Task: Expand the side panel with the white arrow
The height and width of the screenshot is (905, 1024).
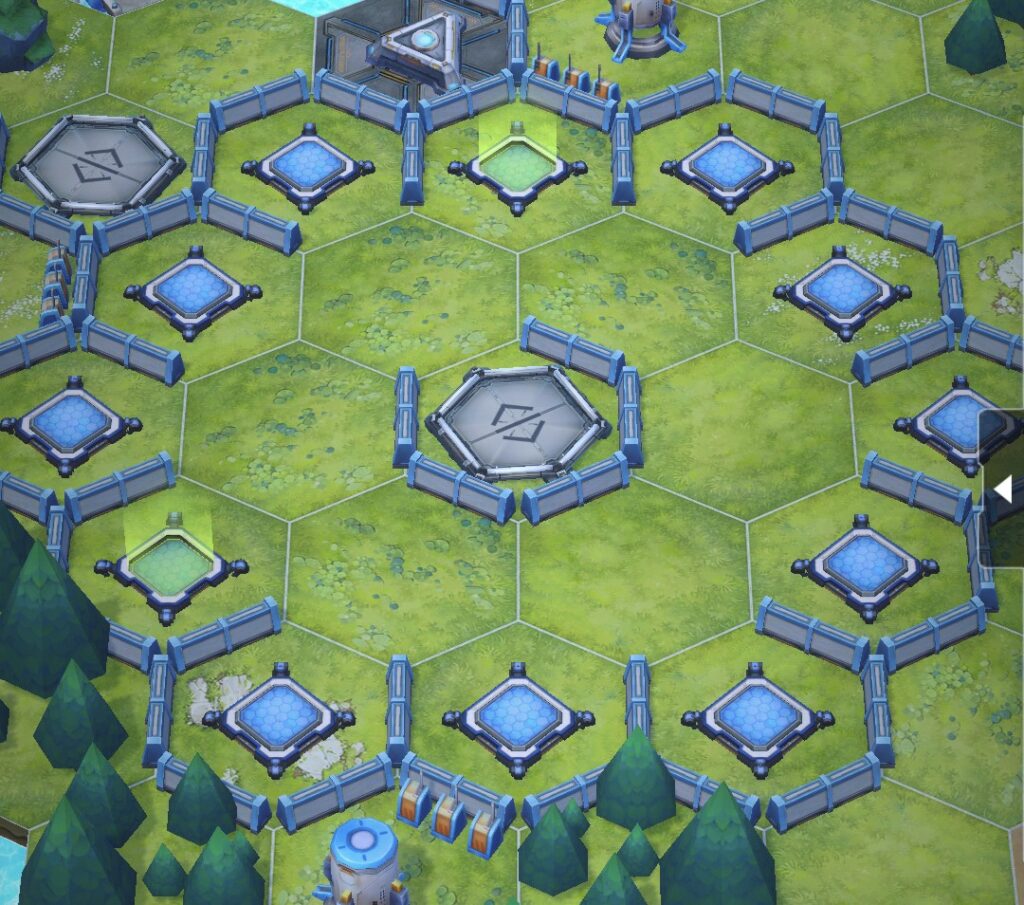Action: pyautogui.click(x=1003, y=489)
